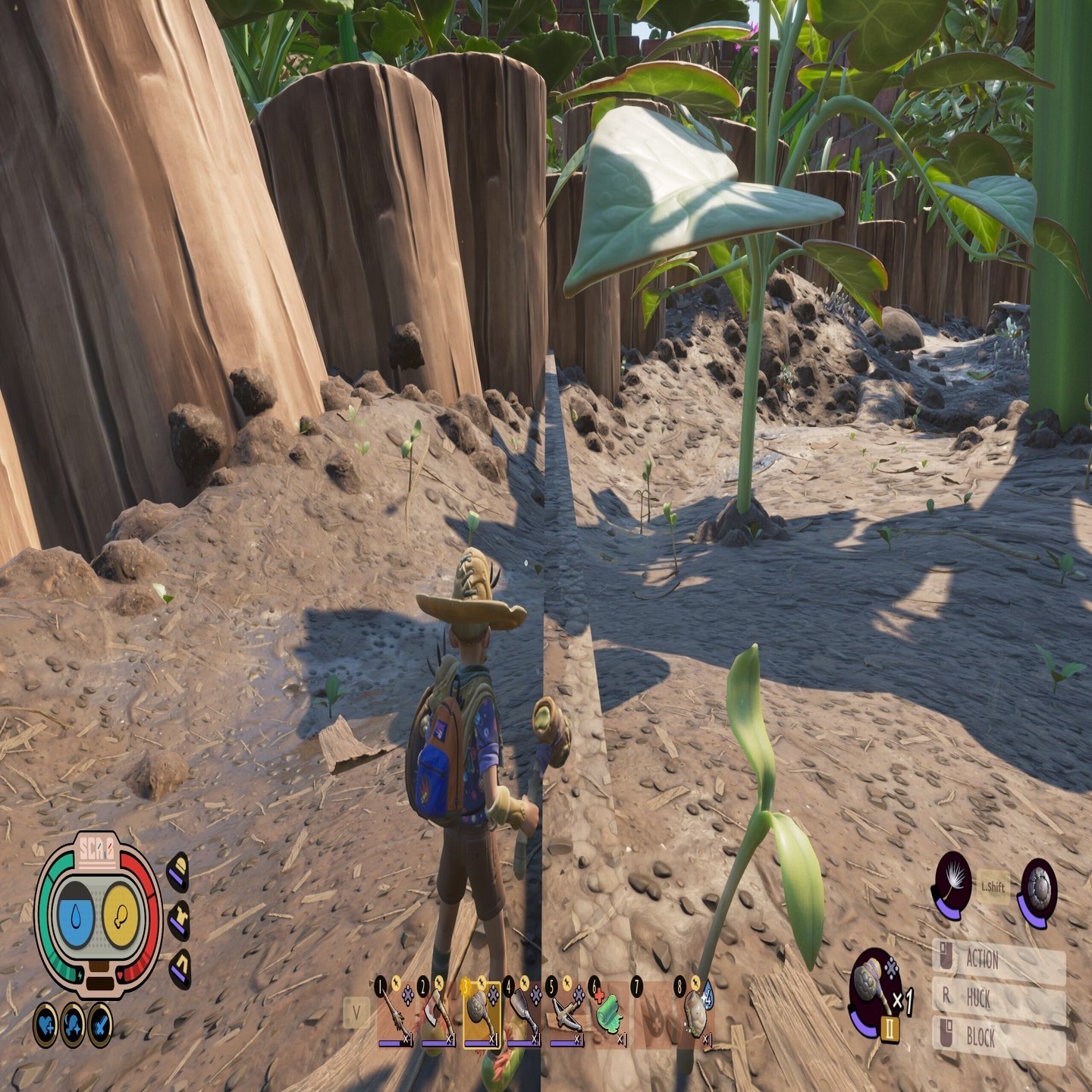Click the SCA.B watch status display
Viewport: 1092px width, 1092px height.
99,916
